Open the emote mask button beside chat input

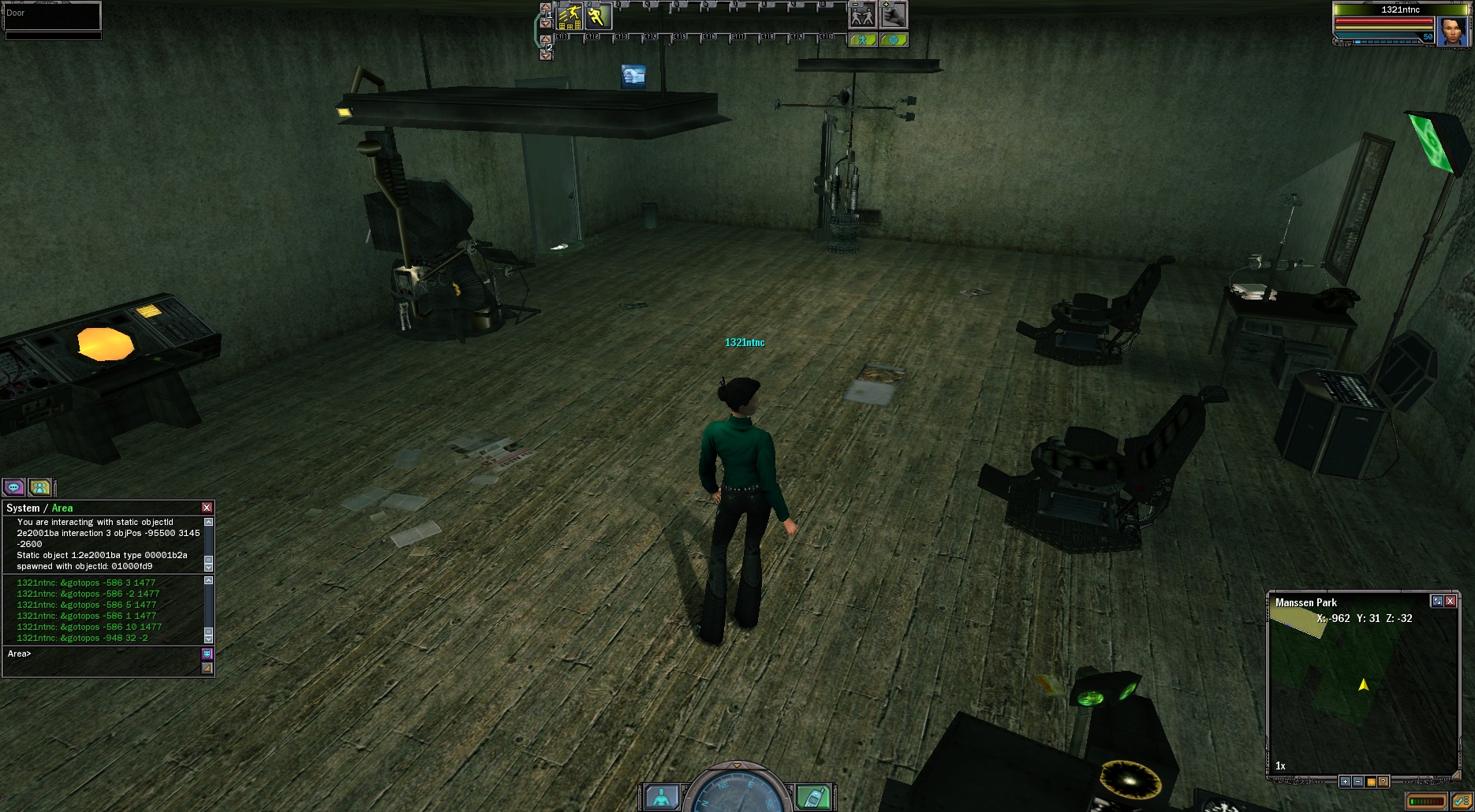pyautogui.click(x=207, y=654)
